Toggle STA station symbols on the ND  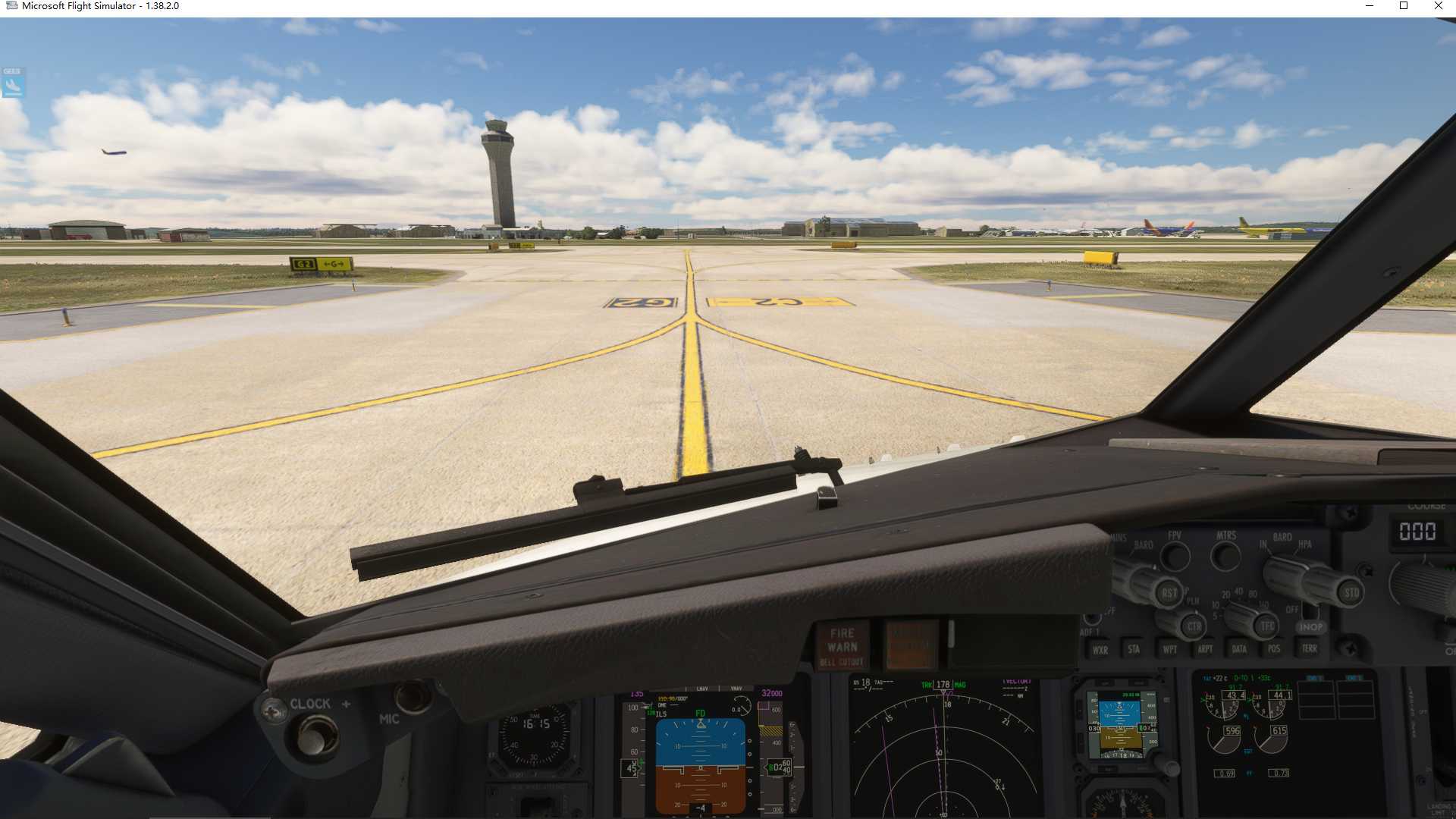pyautogui.click(x=1133, y=649)
